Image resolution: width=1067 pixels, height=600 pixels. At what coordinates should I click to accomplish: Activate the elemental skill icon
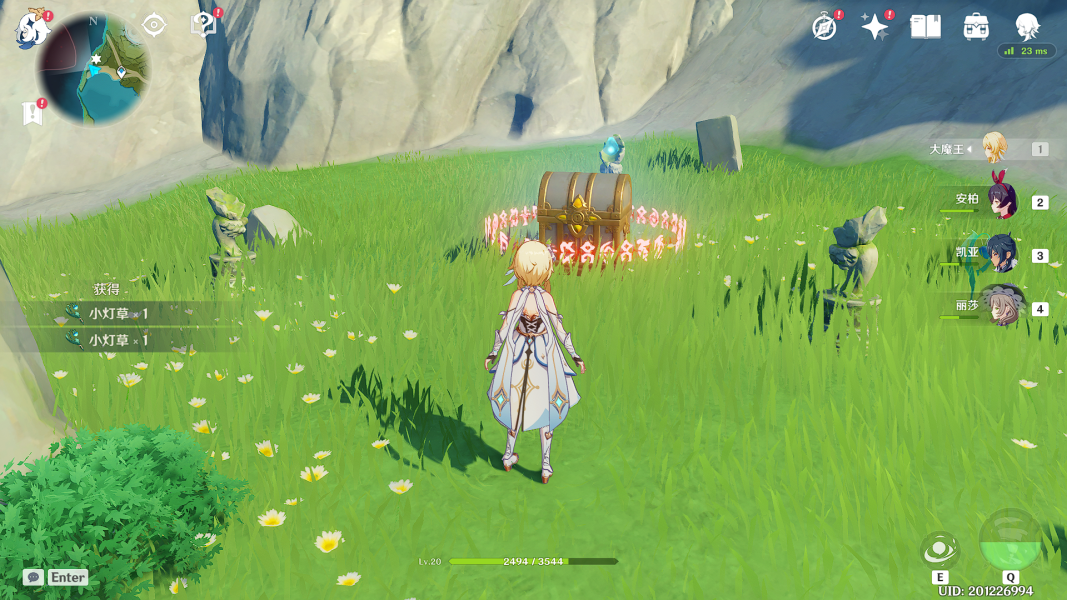[940, 550]
